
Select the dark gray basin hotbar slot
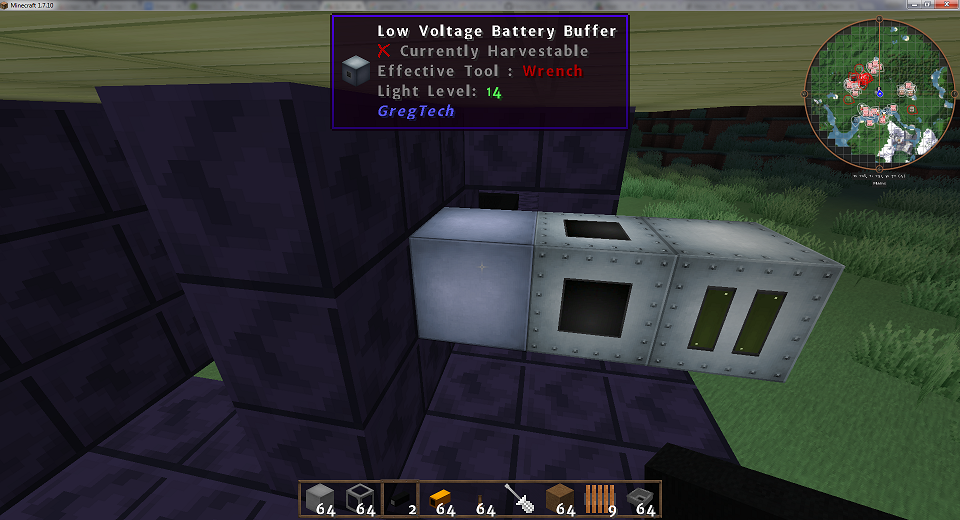coord(638,498)
